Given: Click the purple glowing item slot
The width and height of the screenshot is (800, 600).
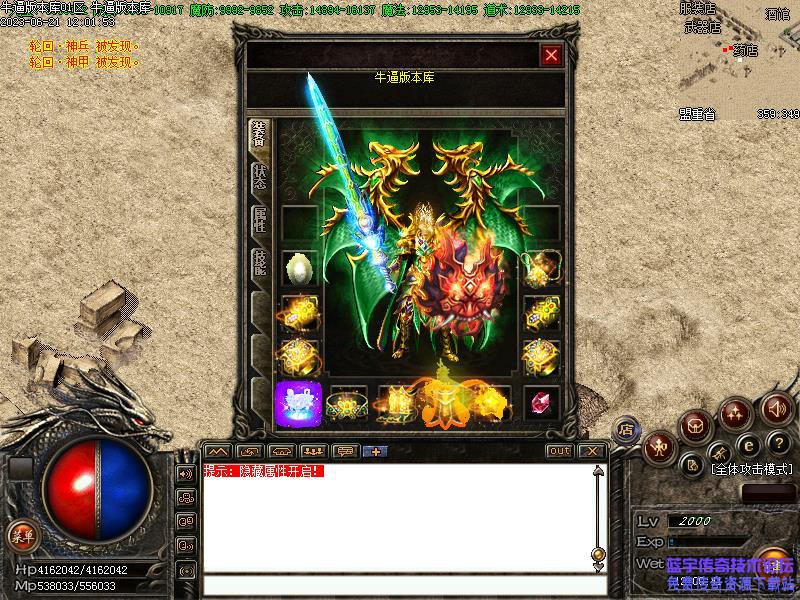Looking at the screenshot, I should (298, 402).
